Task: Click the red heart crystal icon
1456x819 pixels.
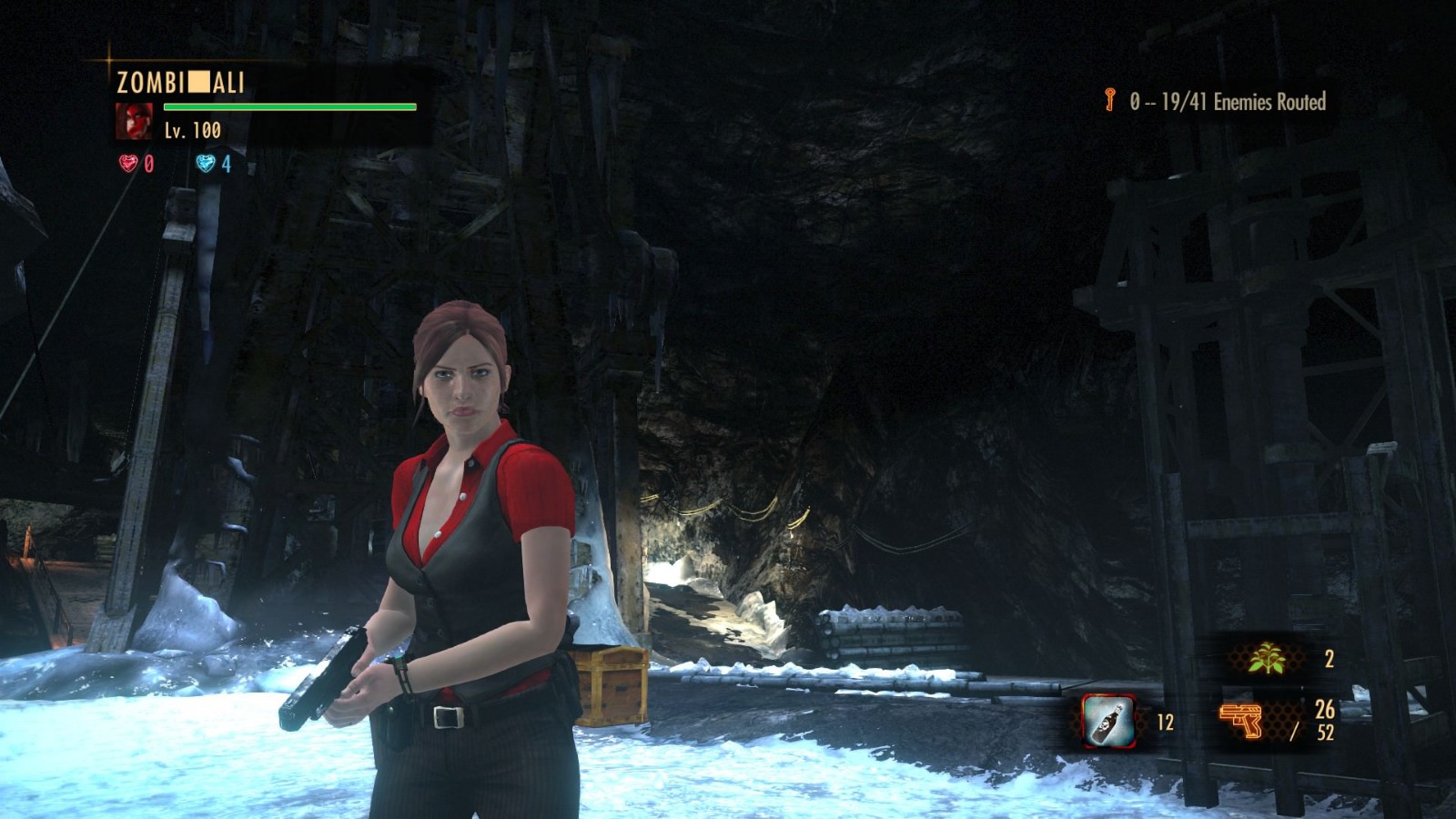Action: (128, 164)
